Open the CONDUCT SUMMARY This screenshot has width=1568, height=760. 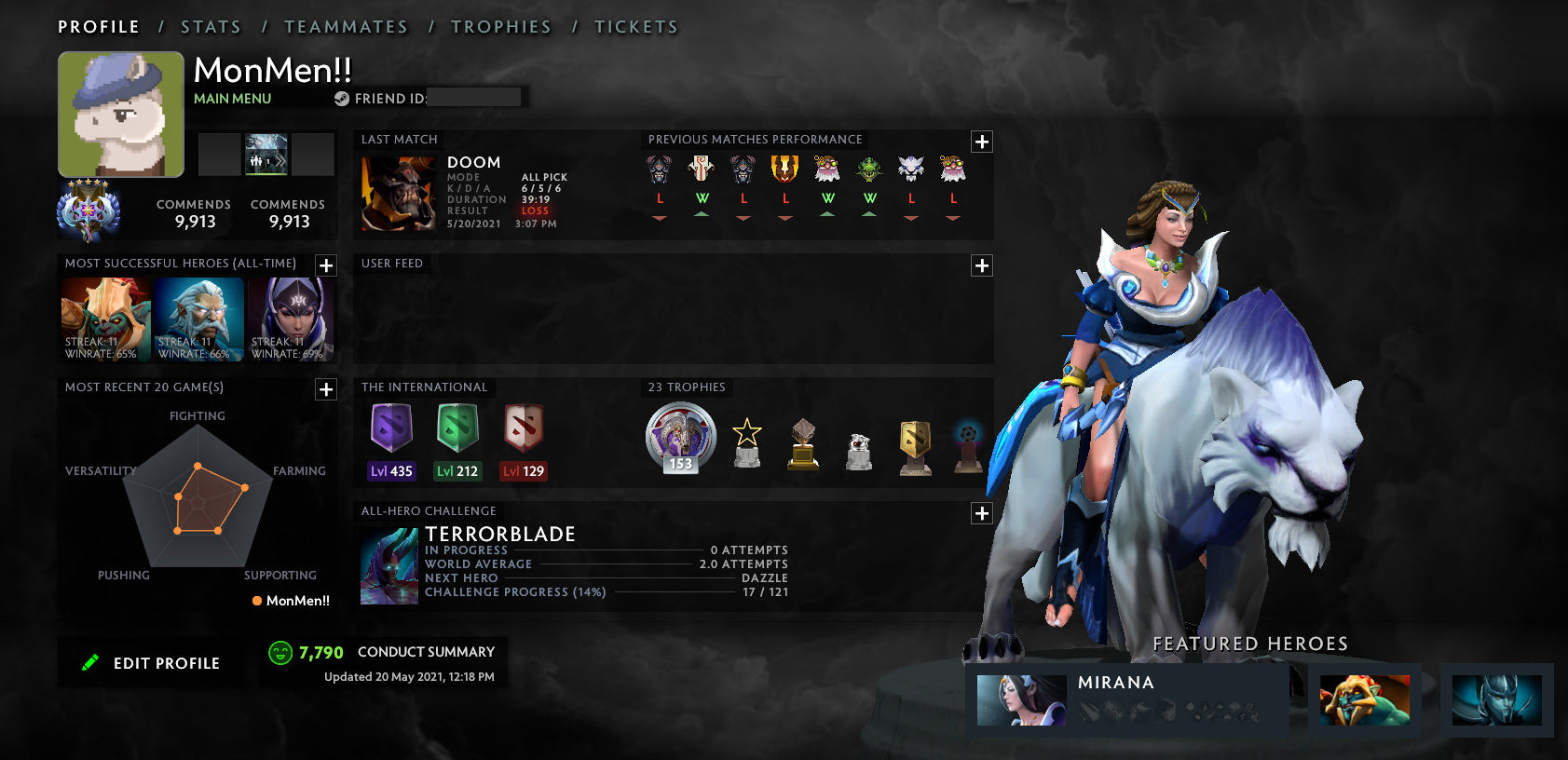pyautogui.click(x=427, y=652)
